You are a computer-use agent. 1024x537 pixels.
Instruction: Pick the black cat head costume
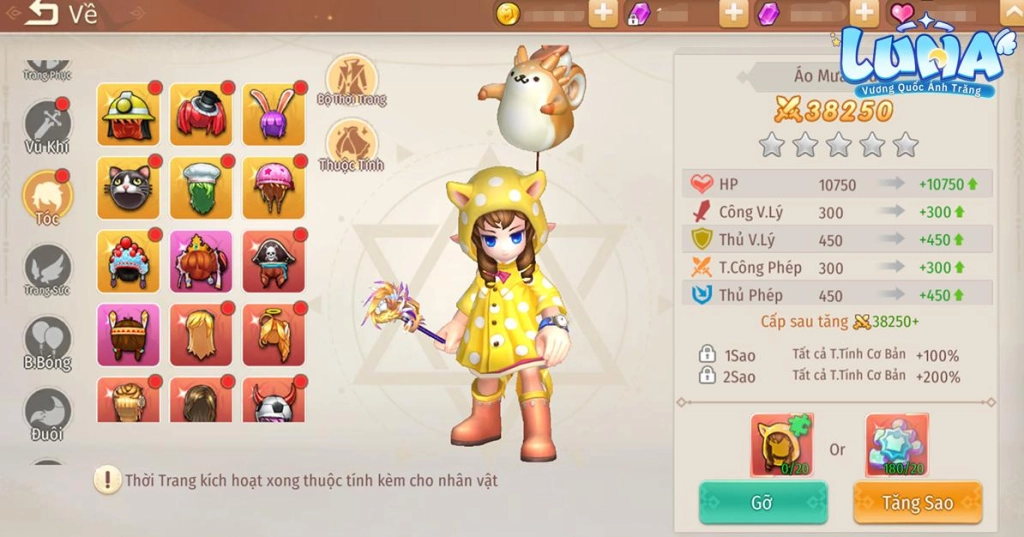(x=128, y=188)
